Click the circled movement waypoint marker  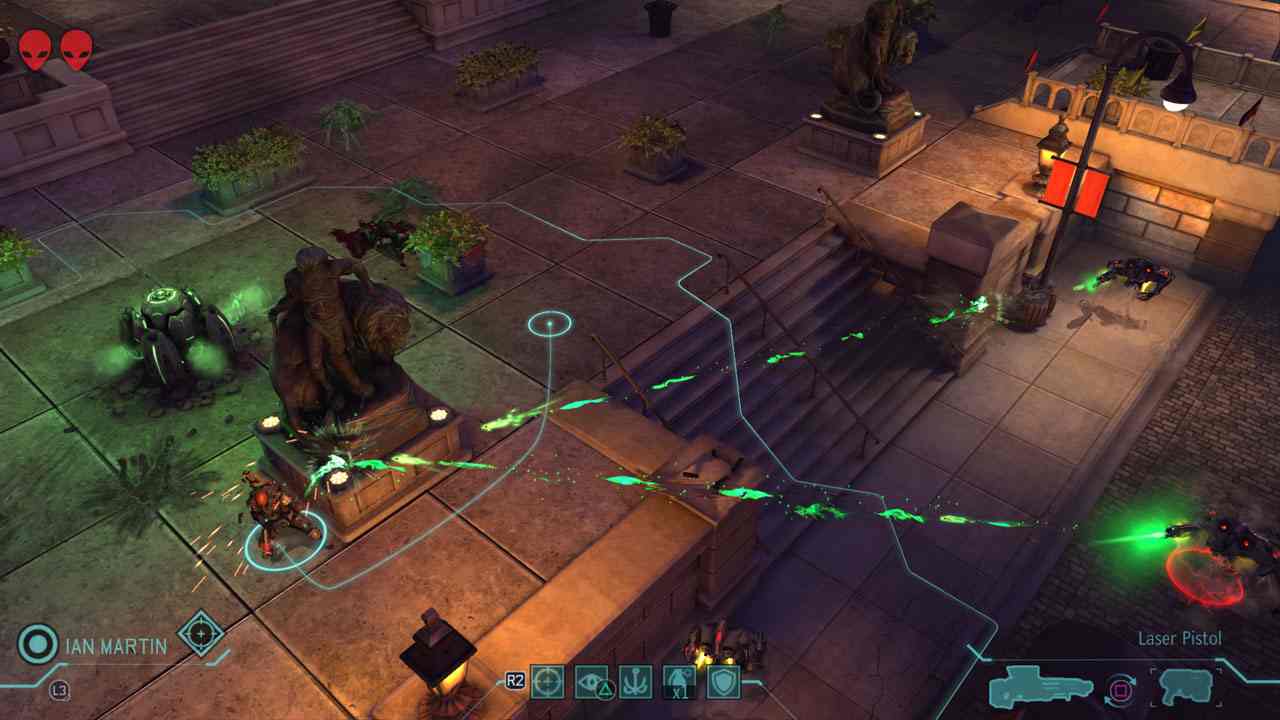pos(549,323)
